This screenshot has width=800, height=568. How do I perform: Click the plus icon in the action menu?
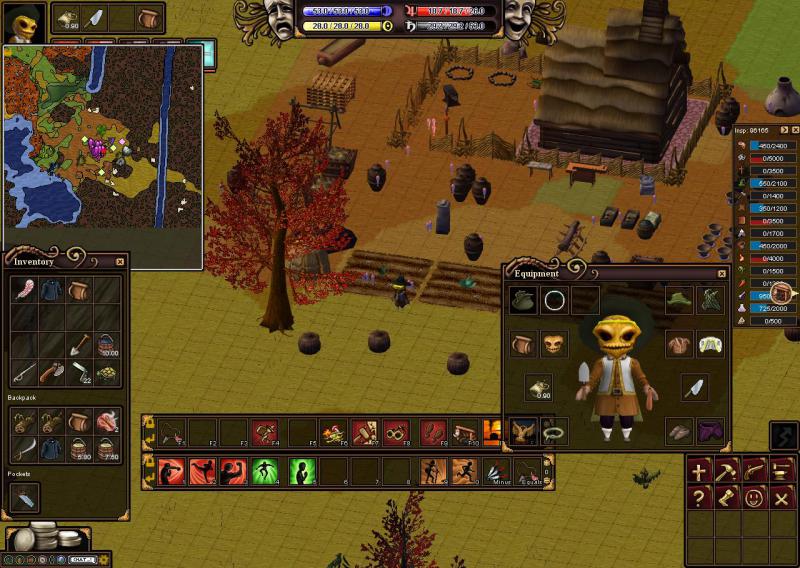[x=700, y=470]
